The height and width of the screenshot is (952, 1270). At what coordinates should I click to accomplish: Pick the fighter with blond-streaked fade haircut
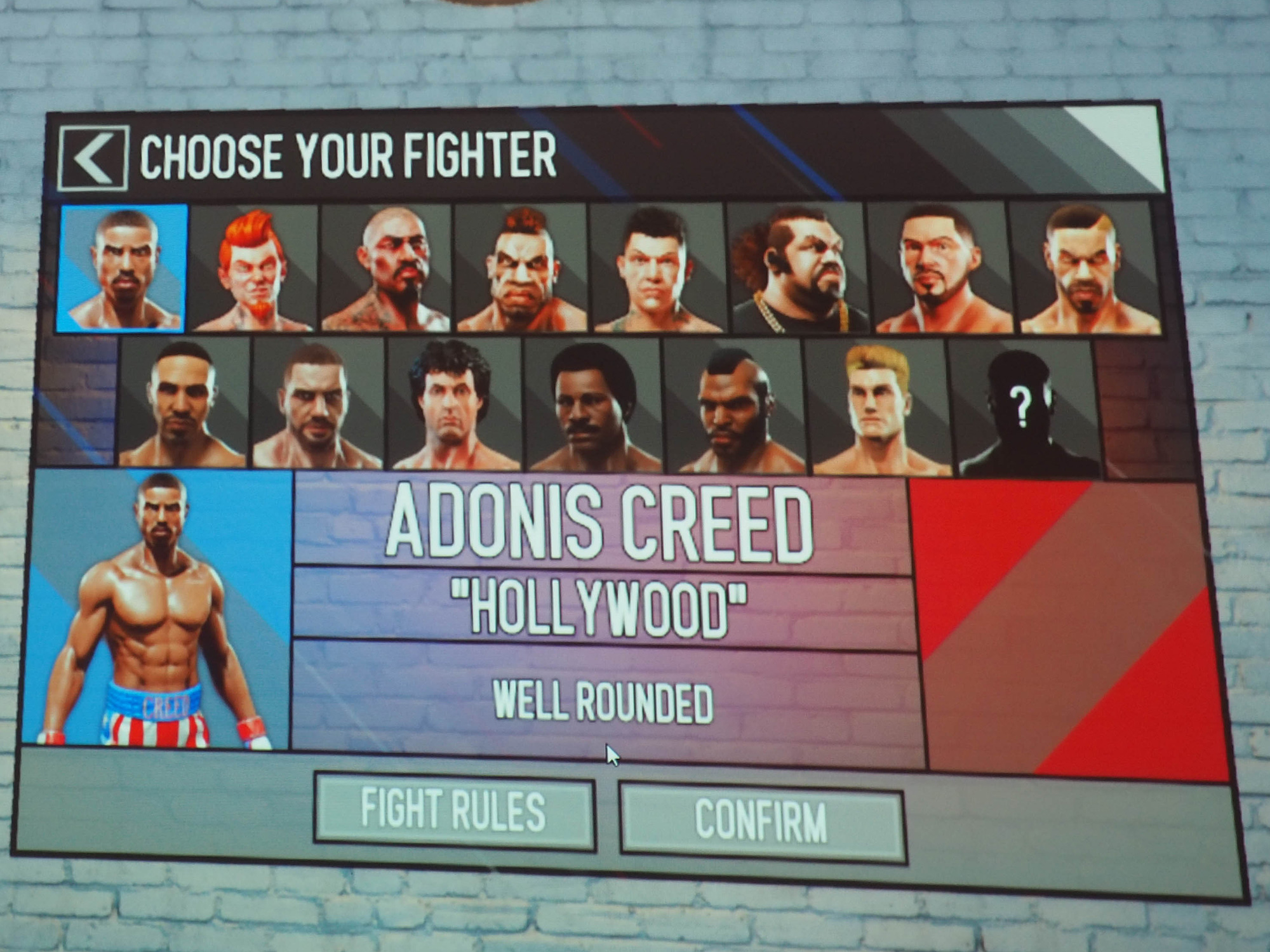click(x=1087, y=270)
